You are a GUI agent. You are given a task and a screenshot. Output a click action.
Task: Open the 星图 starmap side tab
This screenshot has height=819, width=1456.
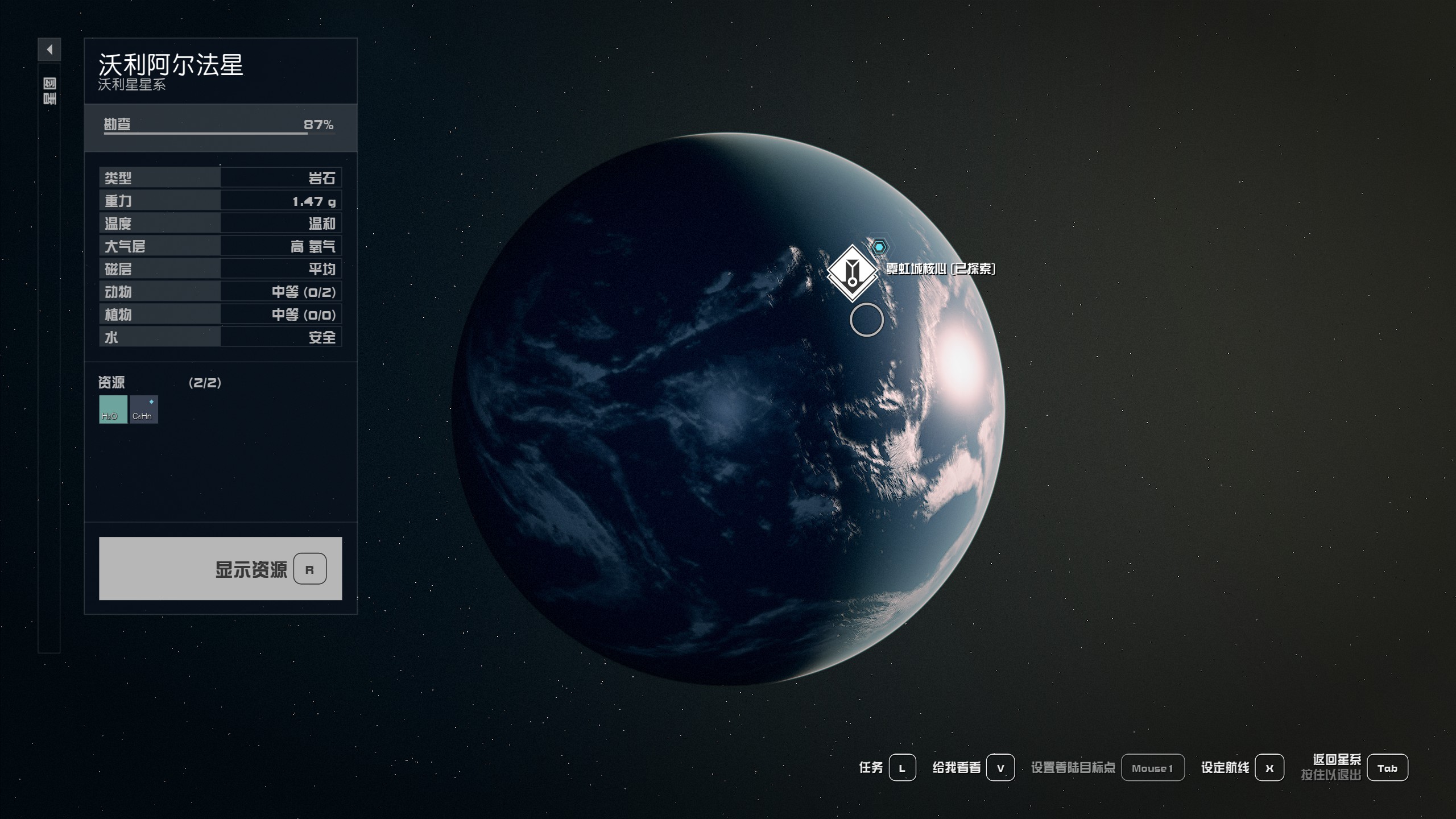tap(49, 92)
